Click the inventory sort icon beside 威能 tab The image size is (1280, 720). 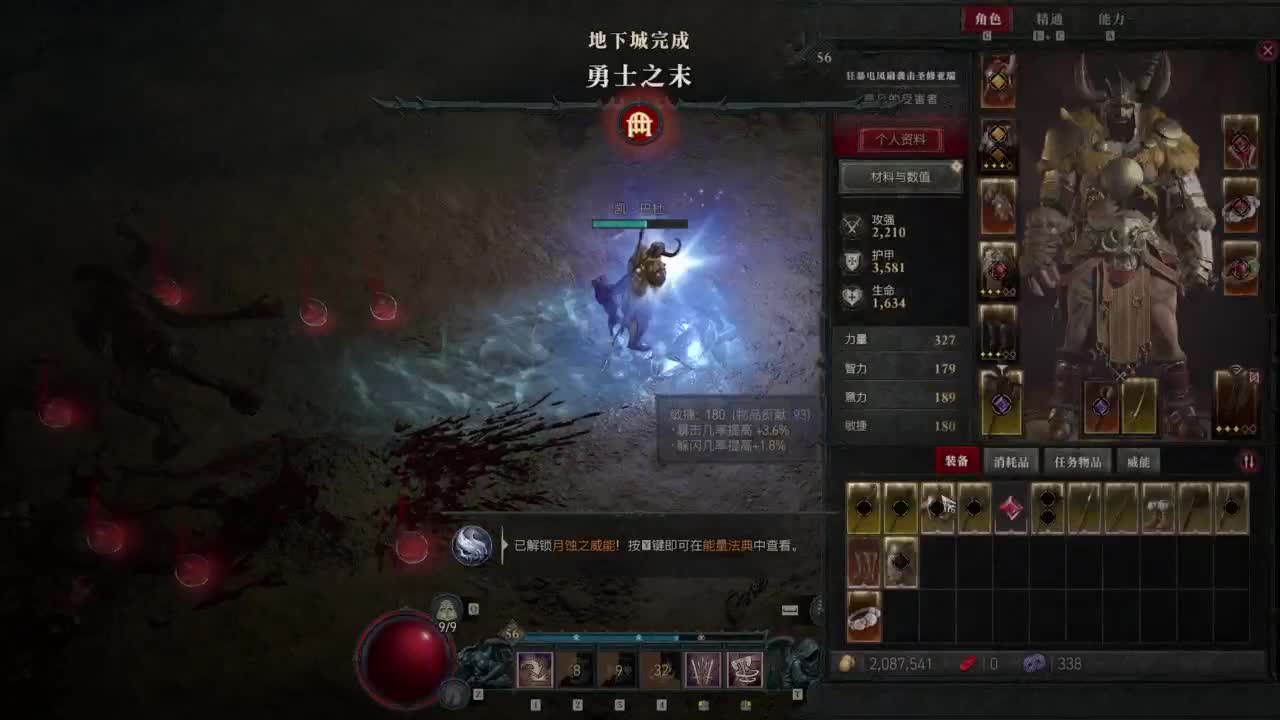point(1246,461)
